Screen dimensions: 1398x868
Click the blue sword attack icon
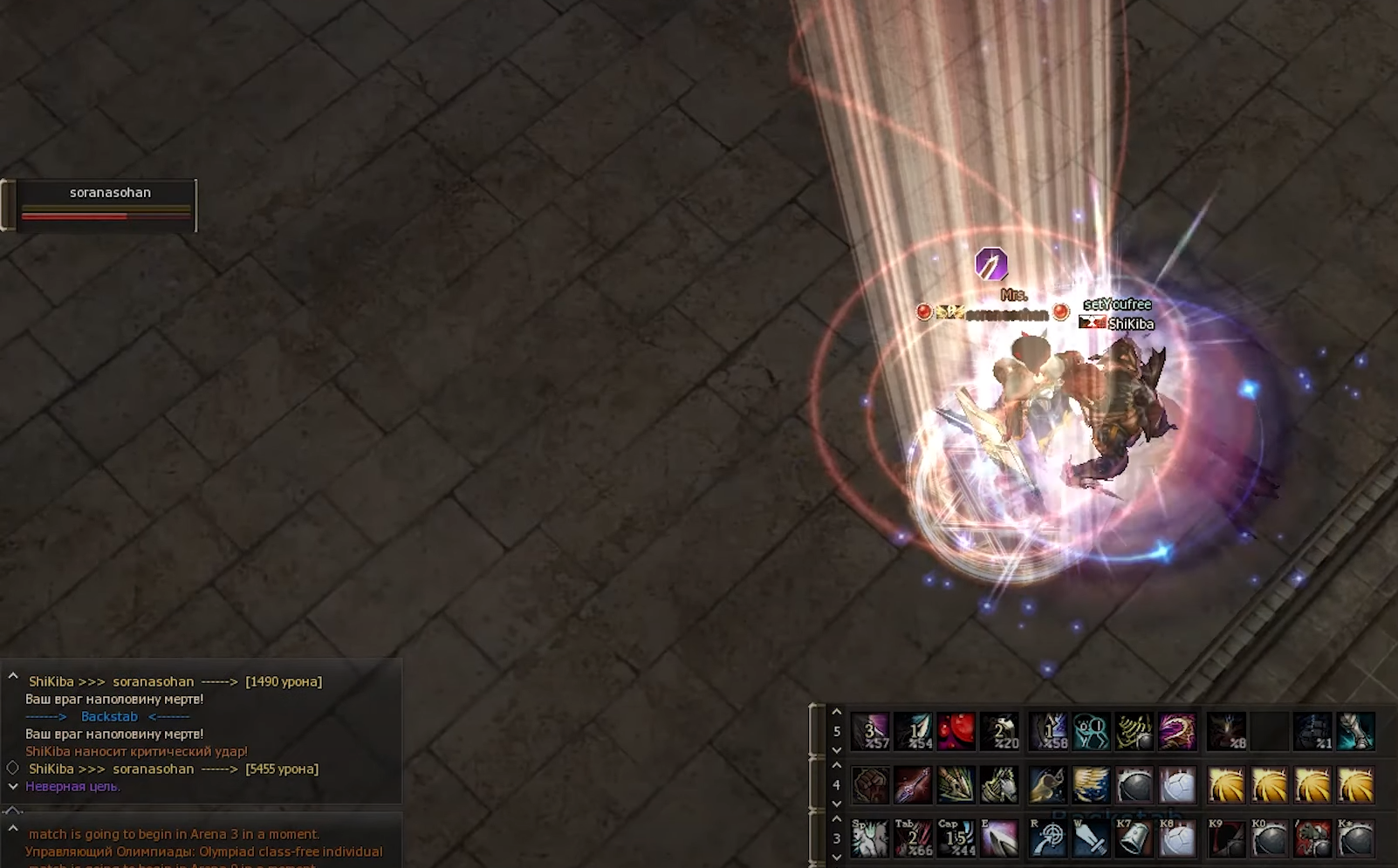[x=1091, y=838]
